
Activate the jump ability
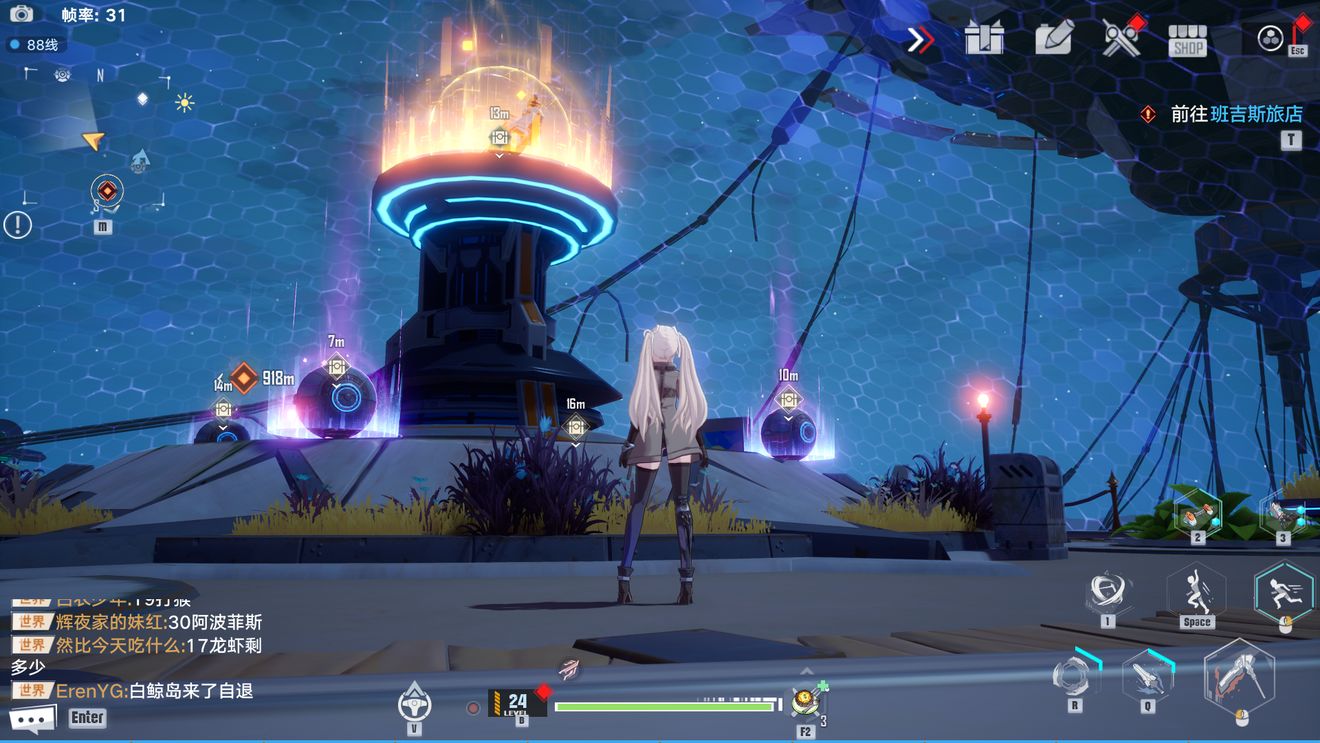(x=1196, y=591)
